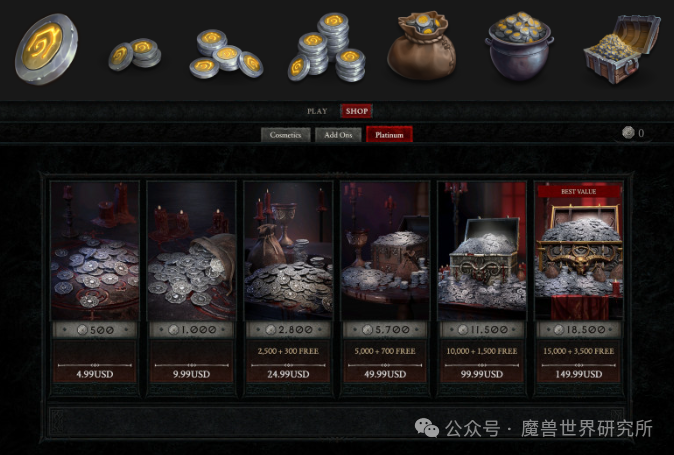Switch to the PLAY tab
This screenshot has height=455, width=674.
coord(317,111)
